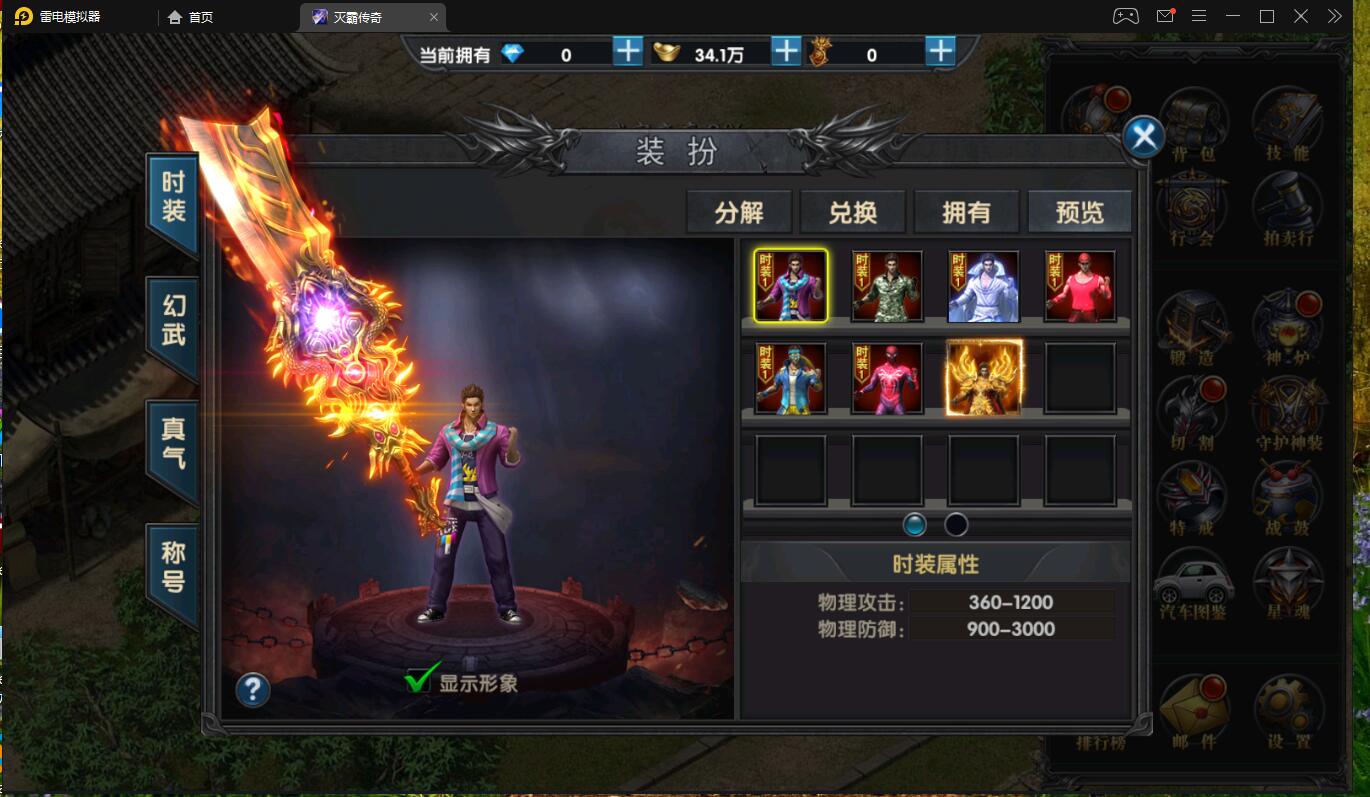Close the 装扮 costume window
Image resolution: width=1370 pixels, height=797 pixels.
(1143, 137)
